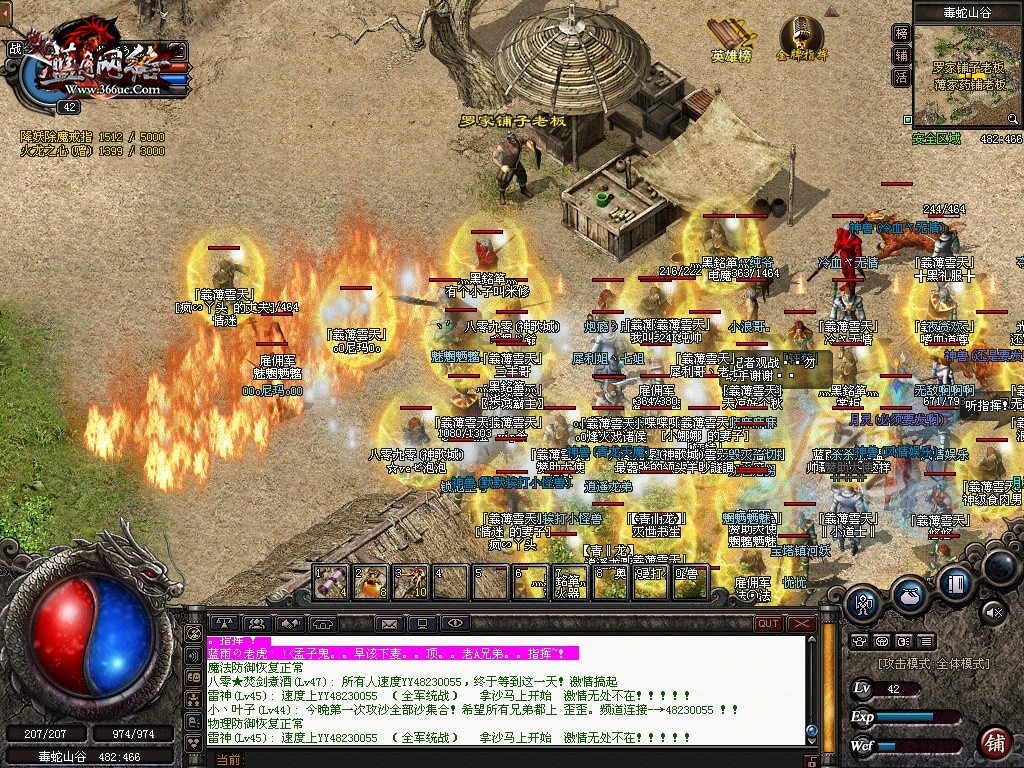The height and width of the screenshot is (768, 1024).
Task: Open the 英雄榜 hero ranking scroll
Action: [x=732, y=37]
